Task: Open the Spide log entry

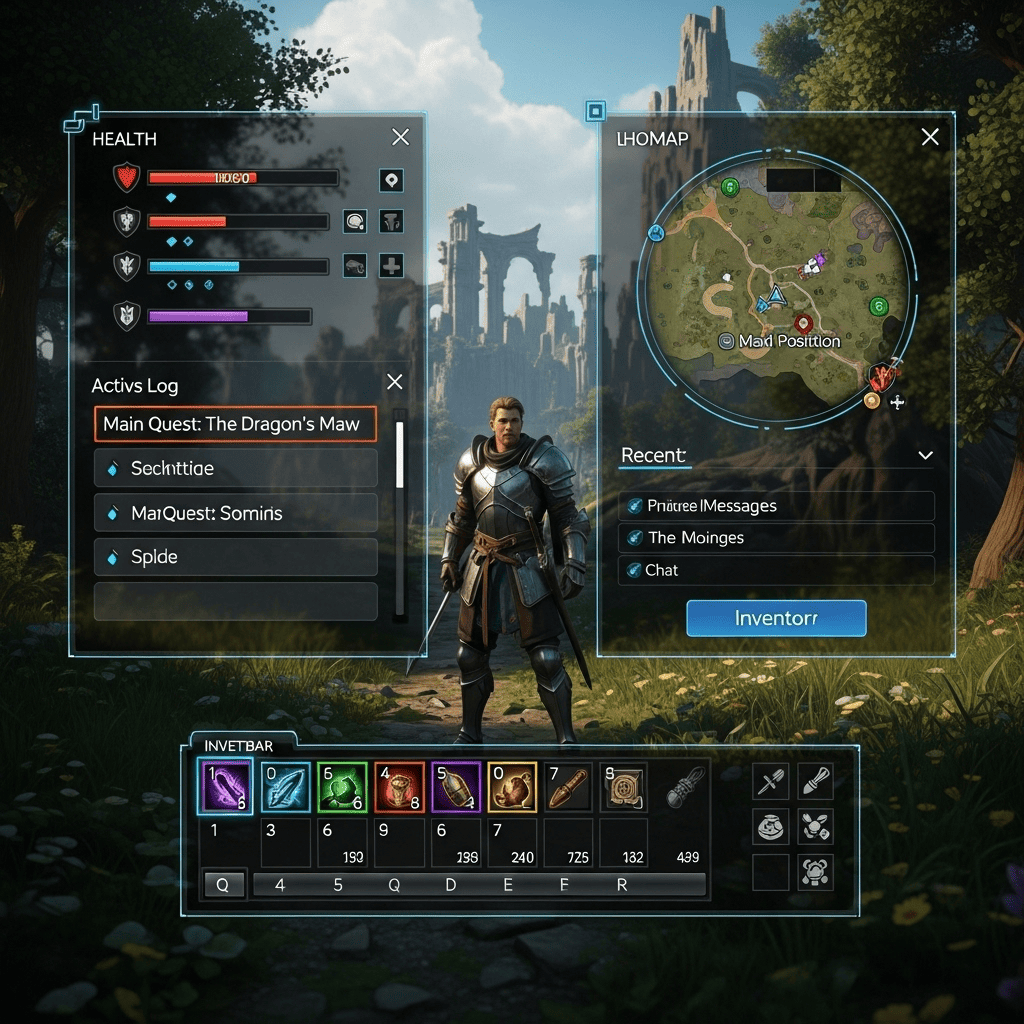Action: 235,557
